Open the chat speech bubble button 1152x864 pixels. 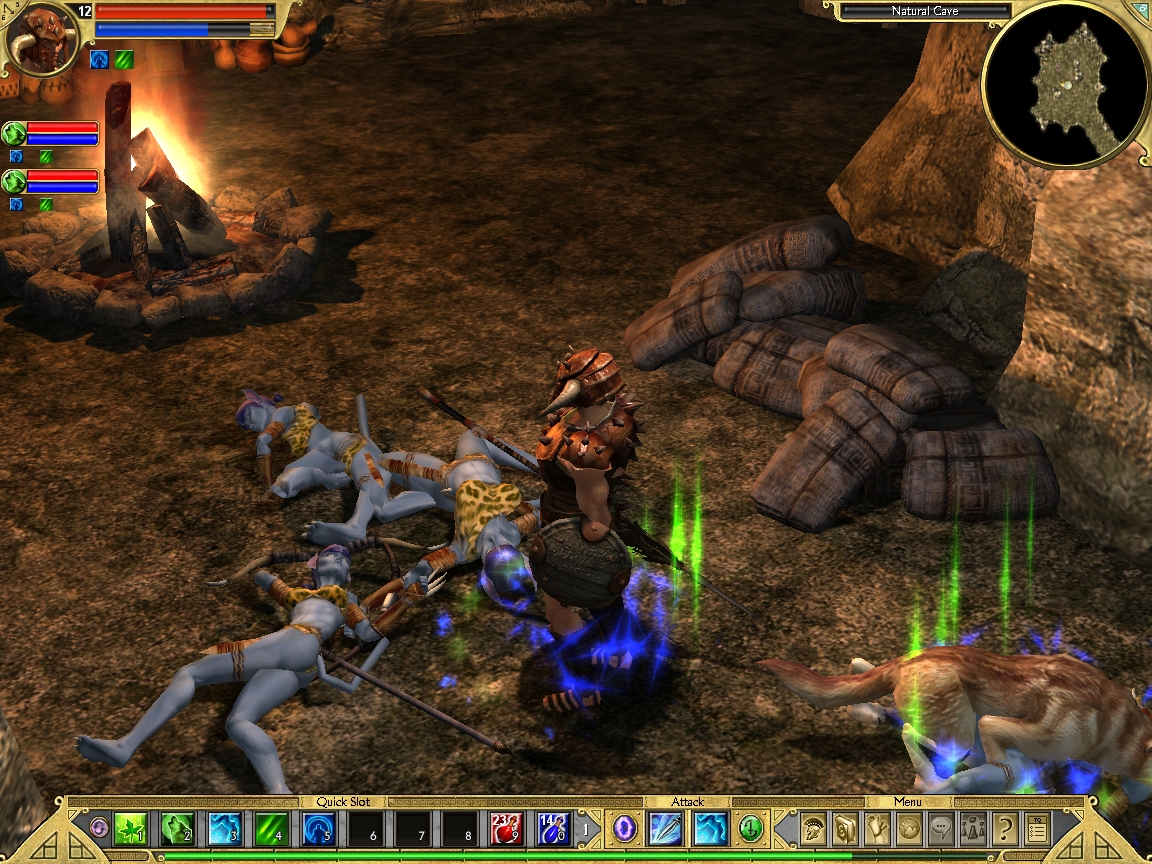(x=940, y=828)
